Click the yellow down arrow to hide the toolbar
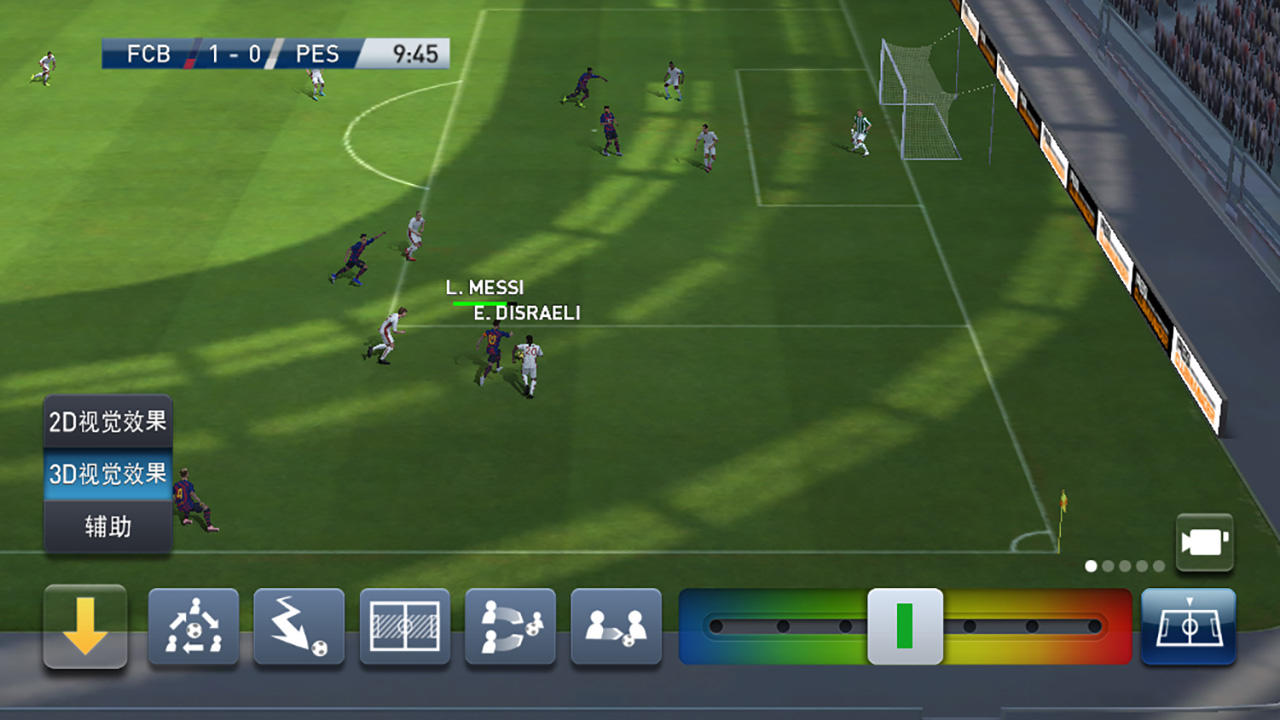This screenshot has width=1280, height=720. tap(84, 627)
